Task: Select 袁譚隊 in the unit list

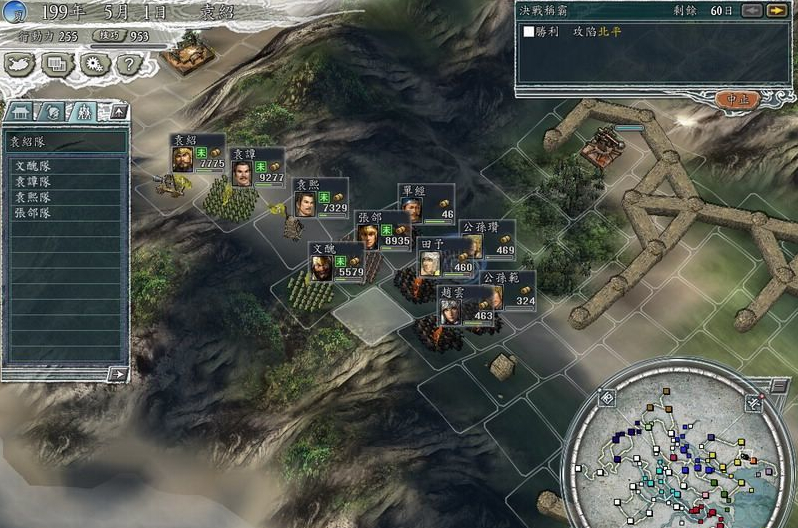Action: point(33,182)
